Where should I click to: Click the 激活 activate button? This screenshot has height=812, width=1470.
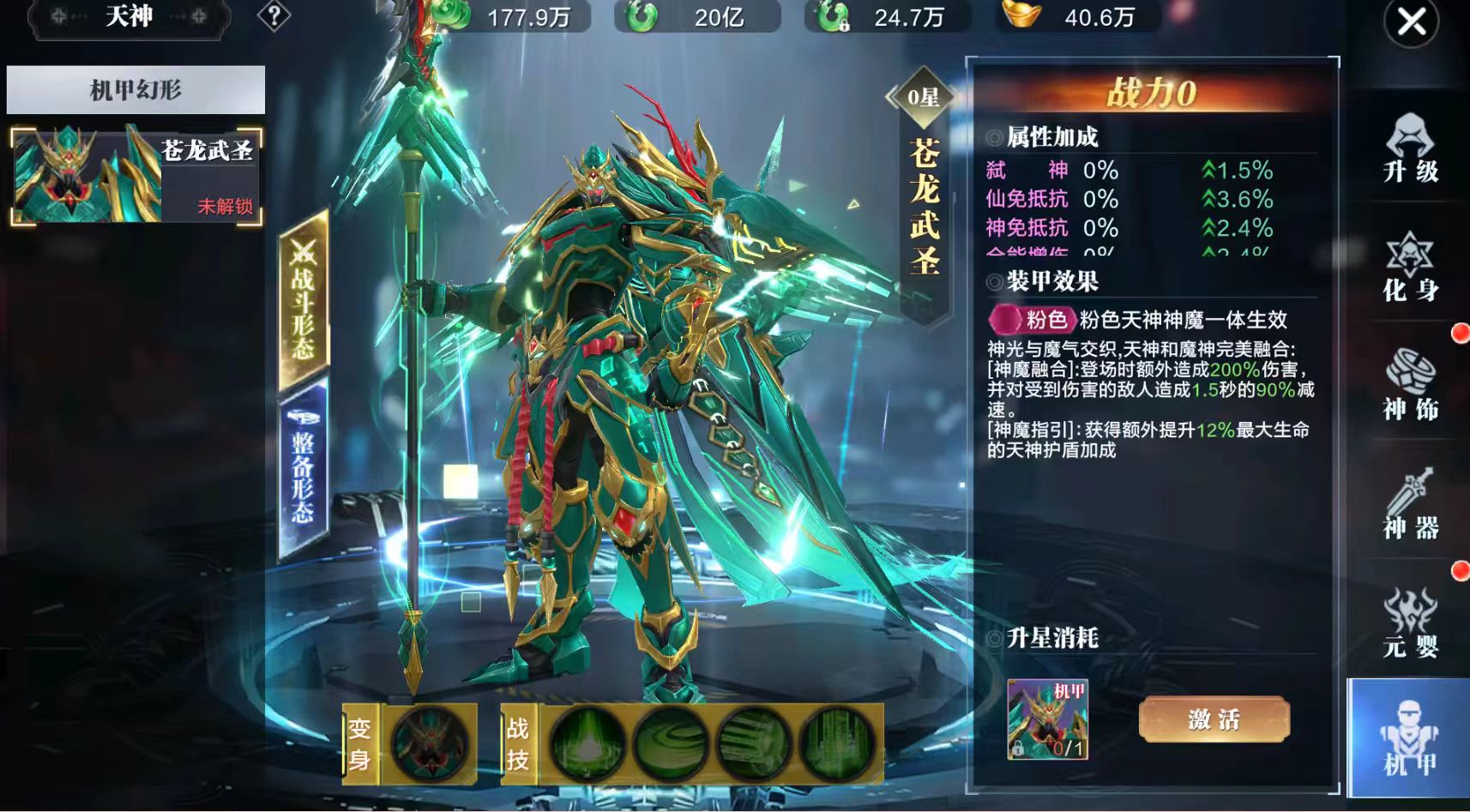[x=1214, y=719]
